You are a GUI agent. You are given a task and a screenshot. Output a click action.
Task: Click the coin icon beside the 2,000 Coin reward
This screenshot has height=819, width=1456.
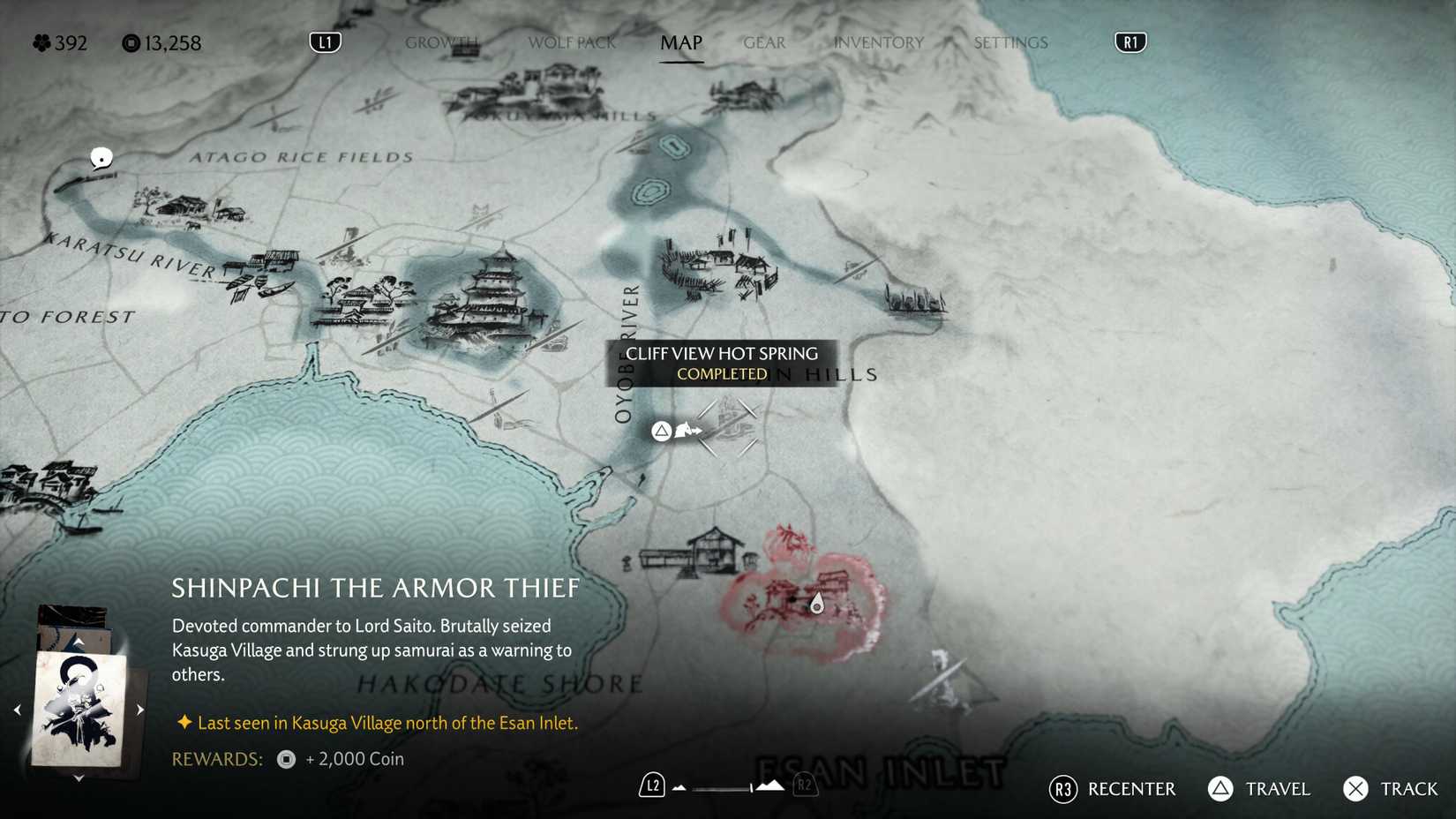[285, 759]
